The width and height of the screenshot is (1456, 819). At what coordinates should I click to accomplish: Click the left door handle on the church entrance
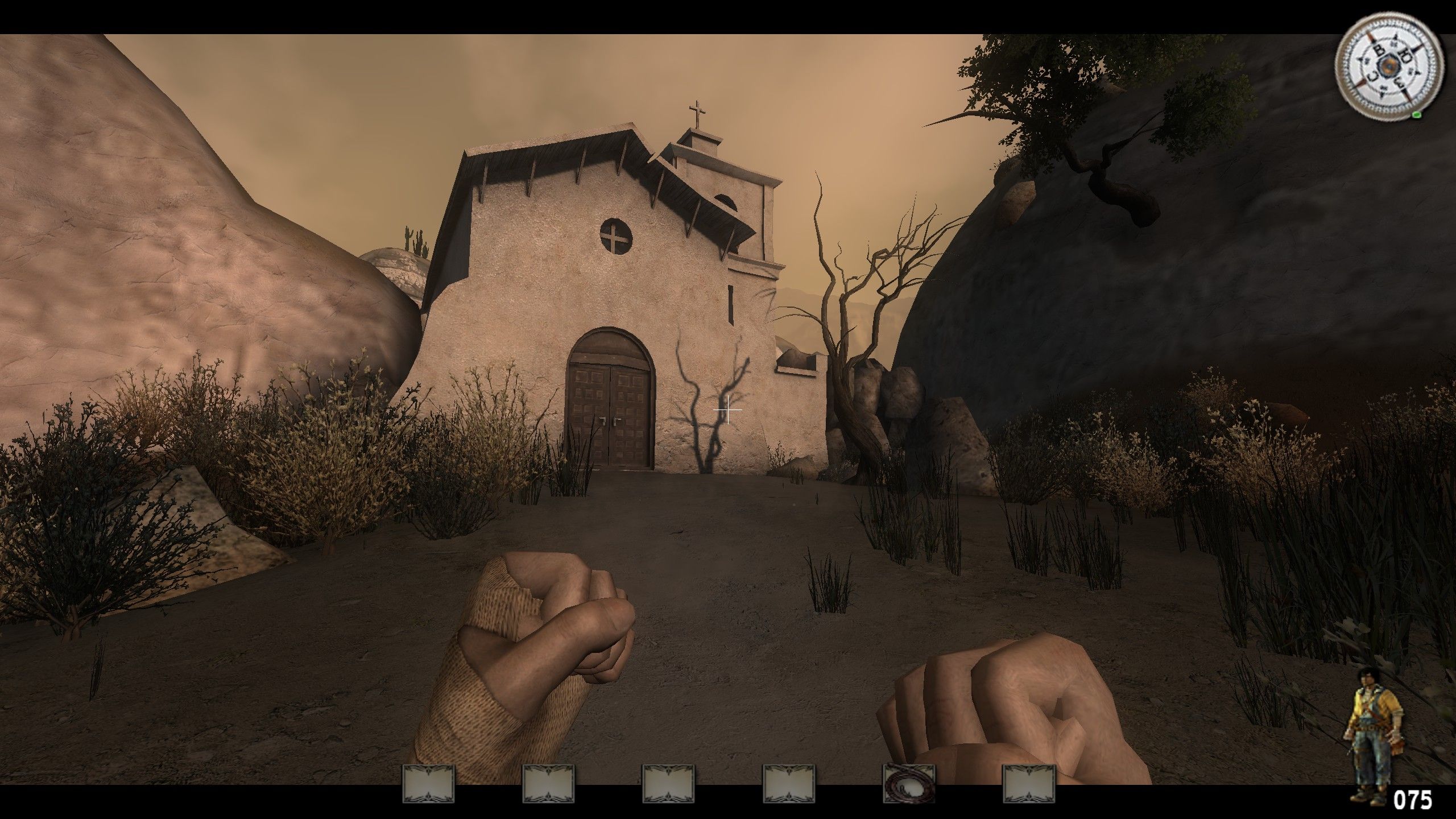click(602, 421)
